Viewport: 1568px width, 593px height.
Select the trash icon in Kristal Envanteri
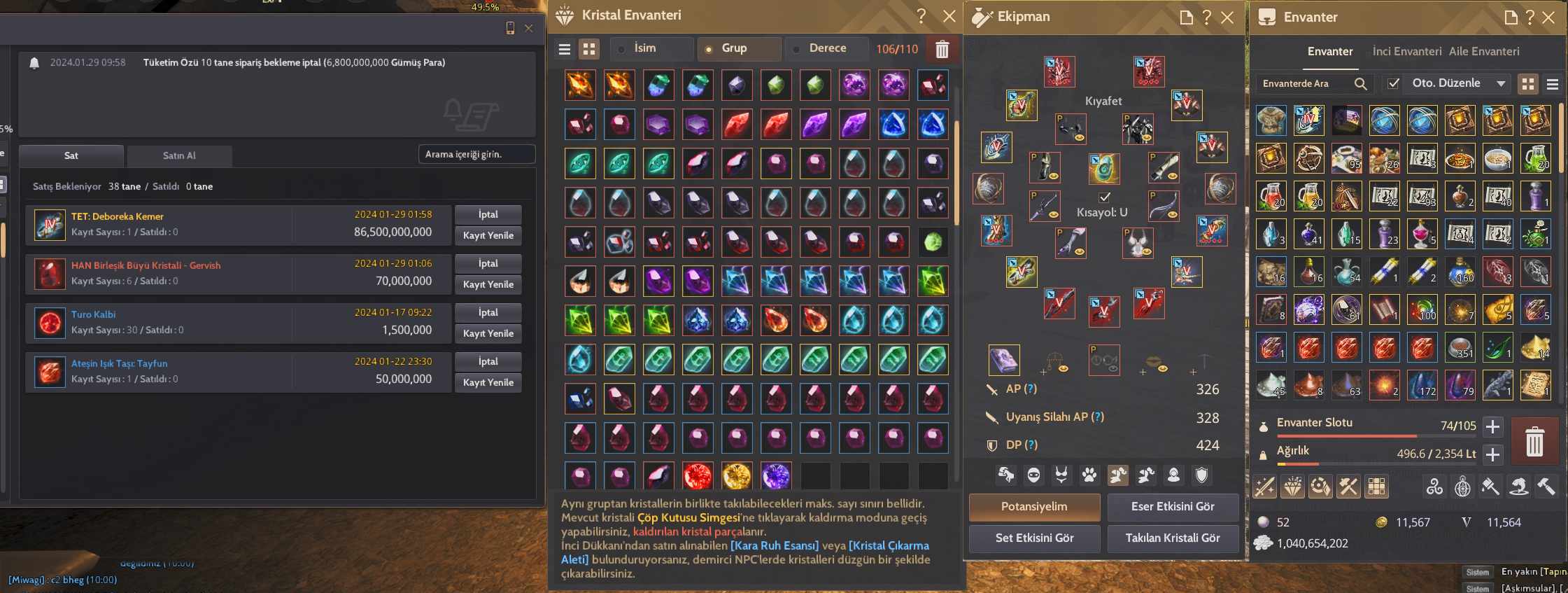941,49
